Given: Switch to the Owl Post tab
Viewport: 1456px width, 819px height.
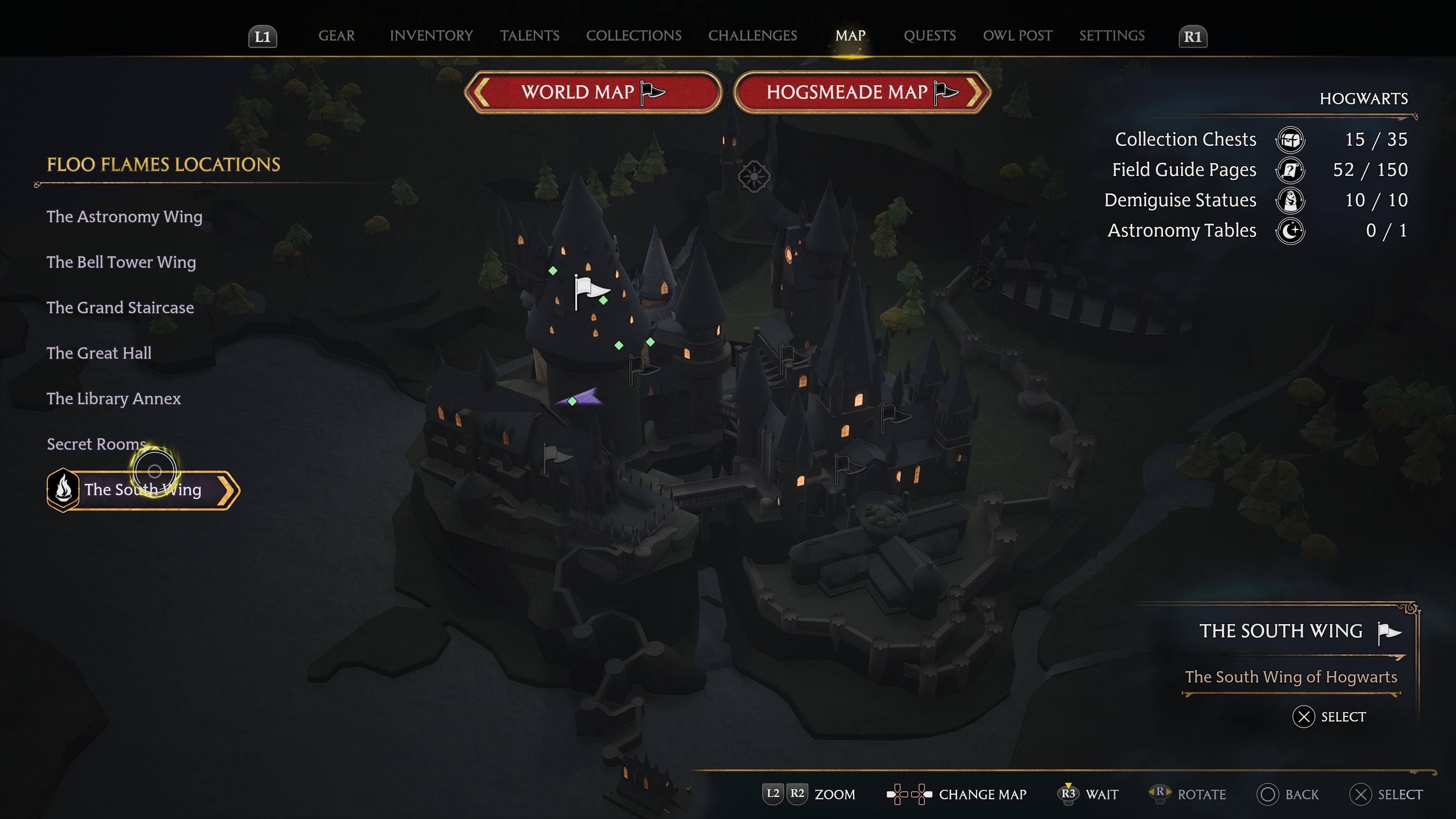Looking at the screenshot, I should tap(1017, 36).
